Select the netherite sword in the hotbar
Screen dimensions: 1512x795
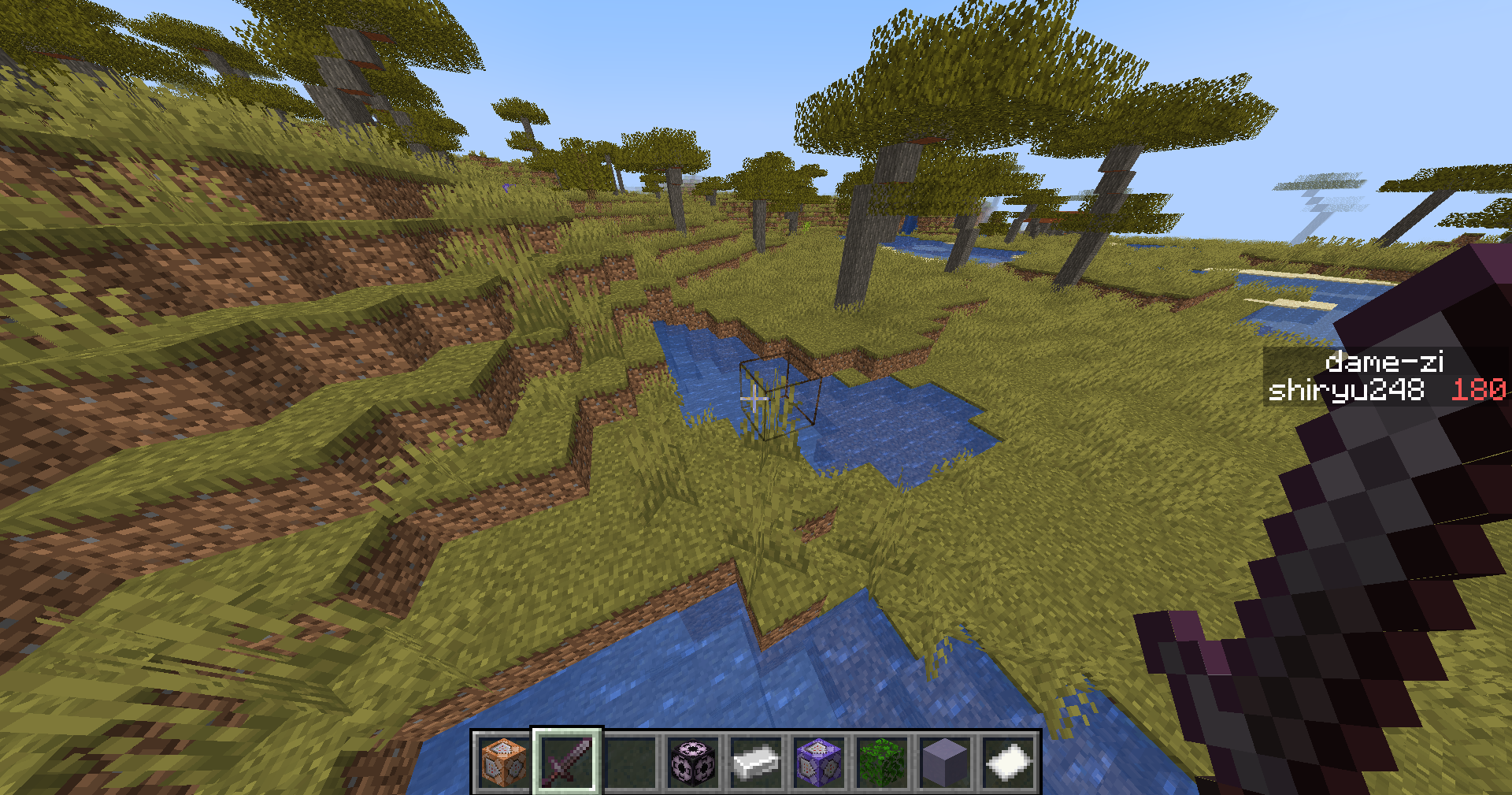[565, 763]
